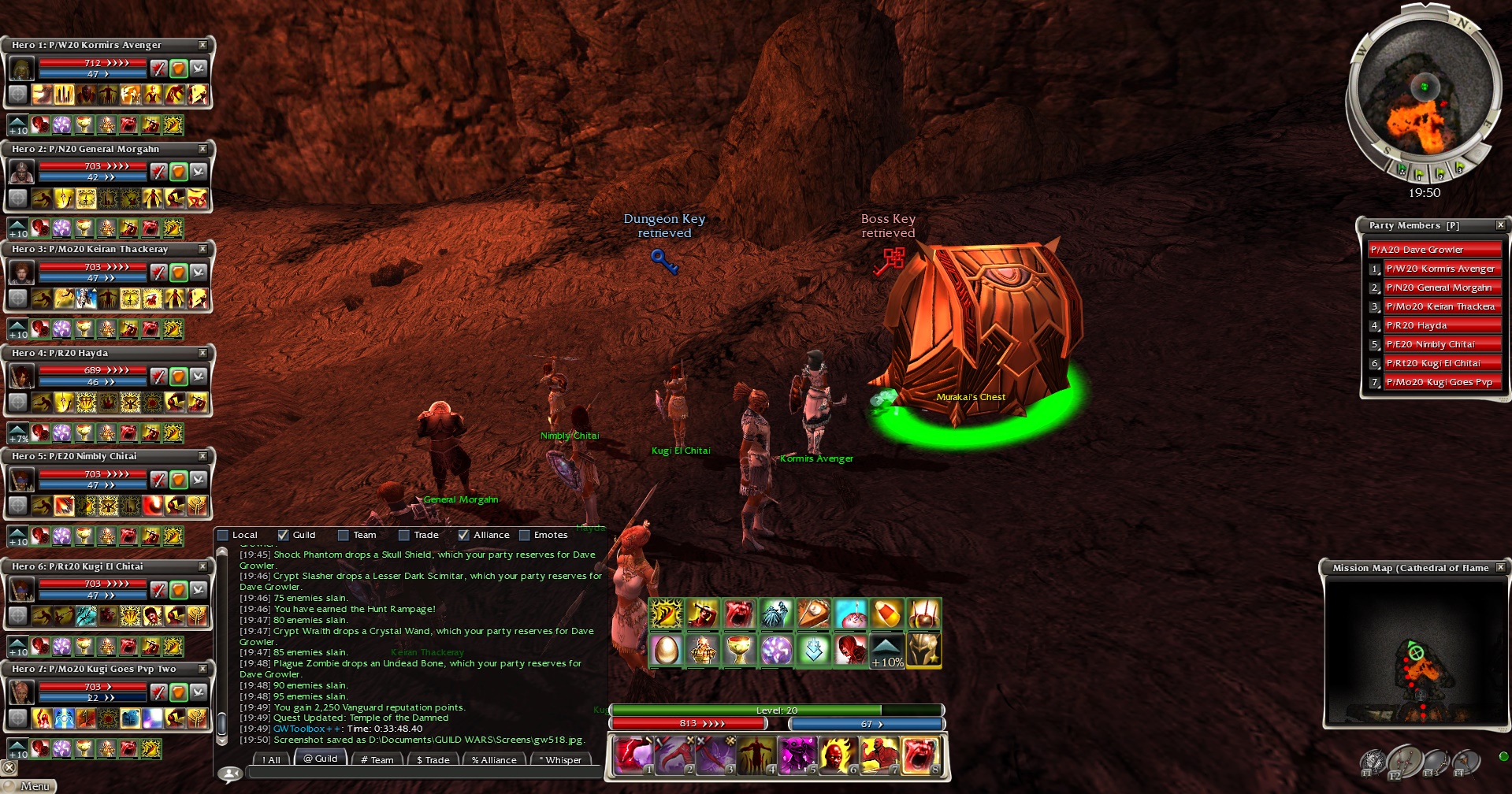Viewport: 1512px width, 794px height.
Task: Uncheck the Guild chat filter
Action: tap(283, 535)
